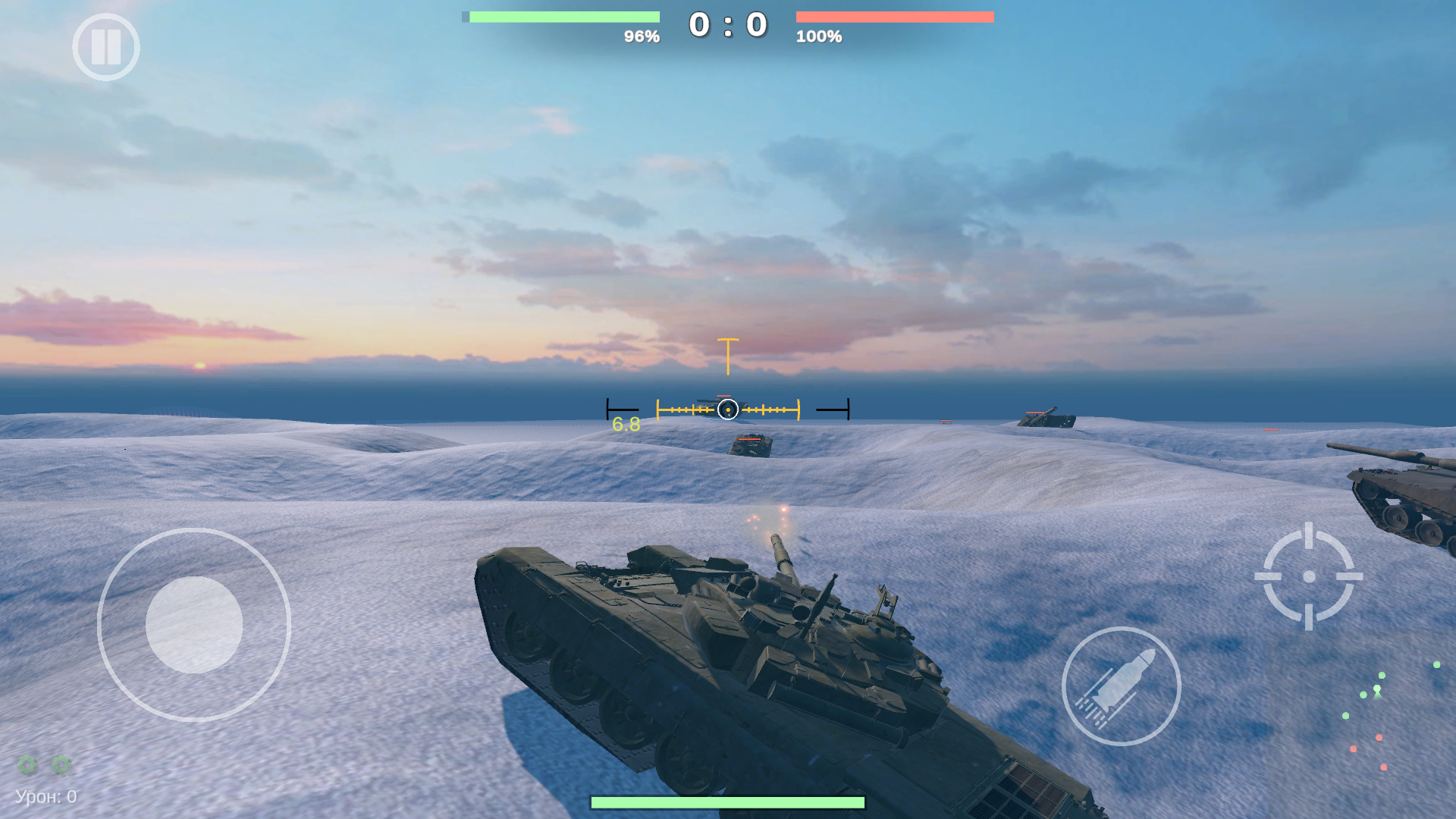This screenshot has height=819, width=1456.
Task: Click the Урон: 0 damage counter
Action: 45,796
